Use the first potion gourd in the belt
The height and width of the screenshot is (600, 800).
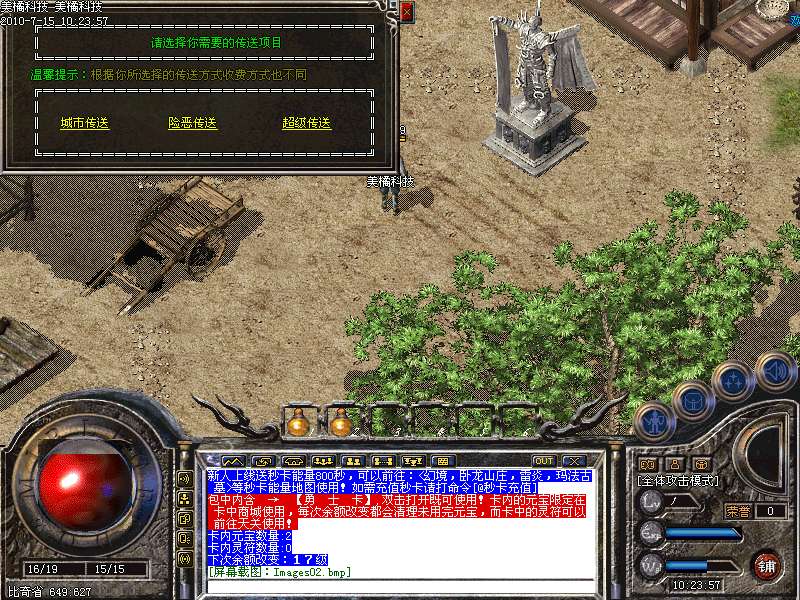tap(297, 424)
